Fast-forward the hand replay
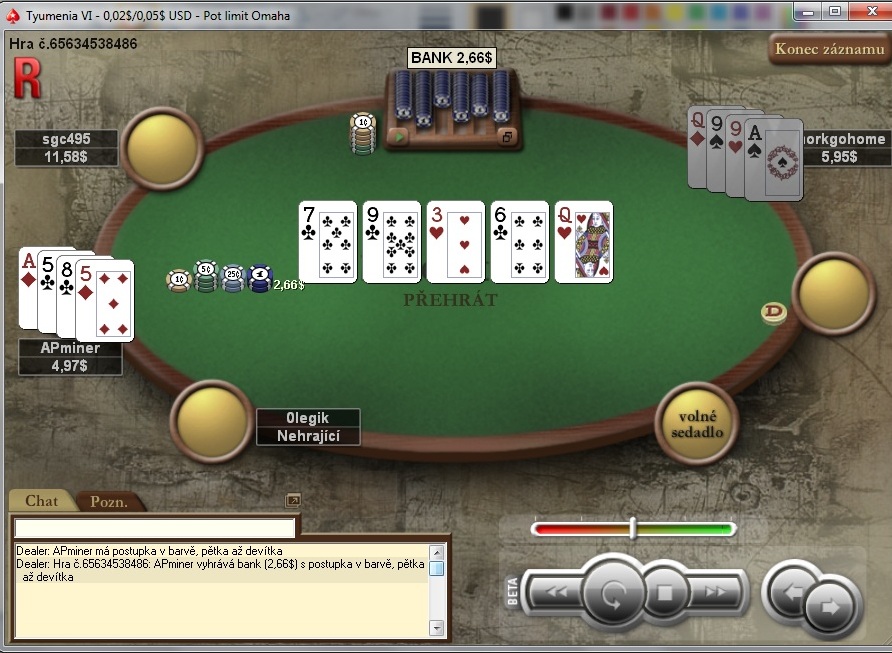Viewport: 892px width, 653px height. [x=716, y=591]
